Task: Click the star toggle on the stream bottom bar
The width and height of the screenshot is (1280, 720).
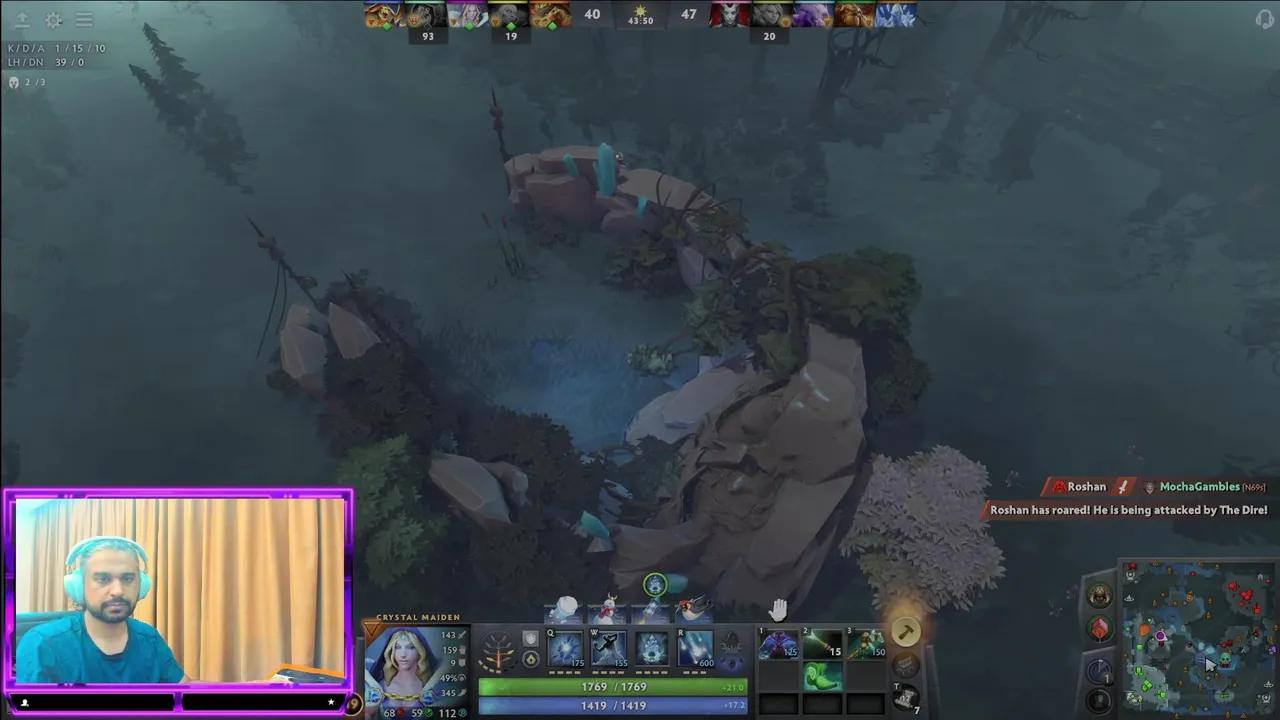Action: pyautogui.click(x=330, y=702)
